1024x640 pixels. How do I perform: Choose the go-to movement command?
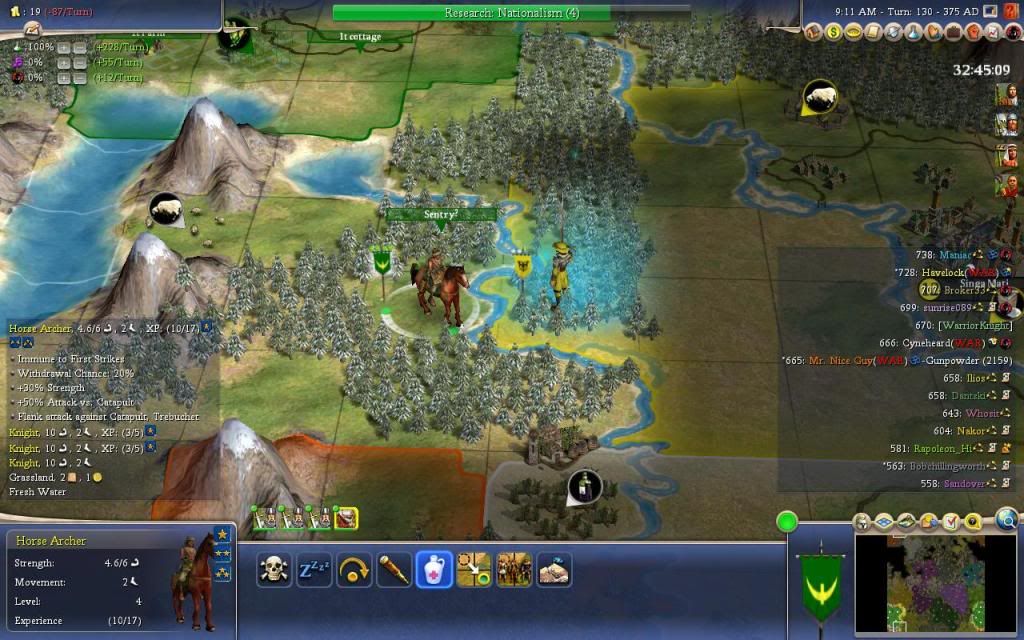tap(474, 569)
